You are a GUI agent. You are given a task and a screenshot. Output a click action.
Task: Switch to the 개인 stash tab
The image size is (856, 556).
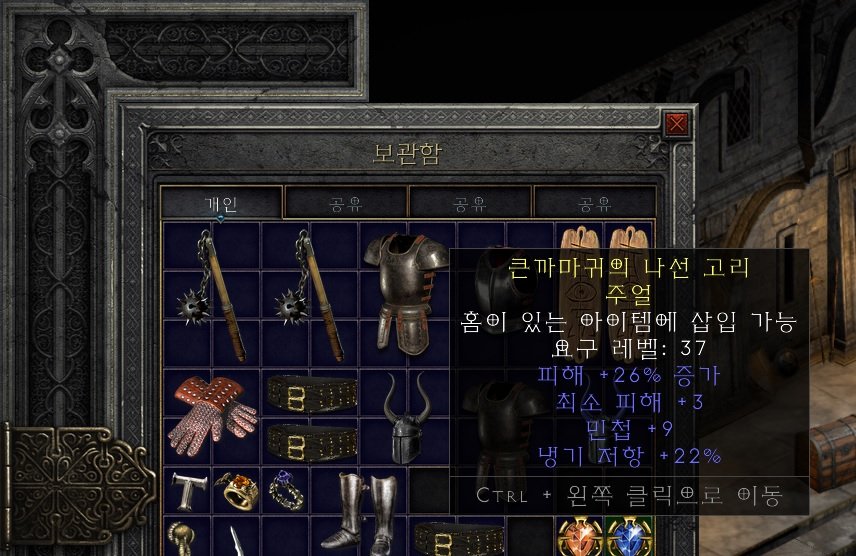(221, 204)
